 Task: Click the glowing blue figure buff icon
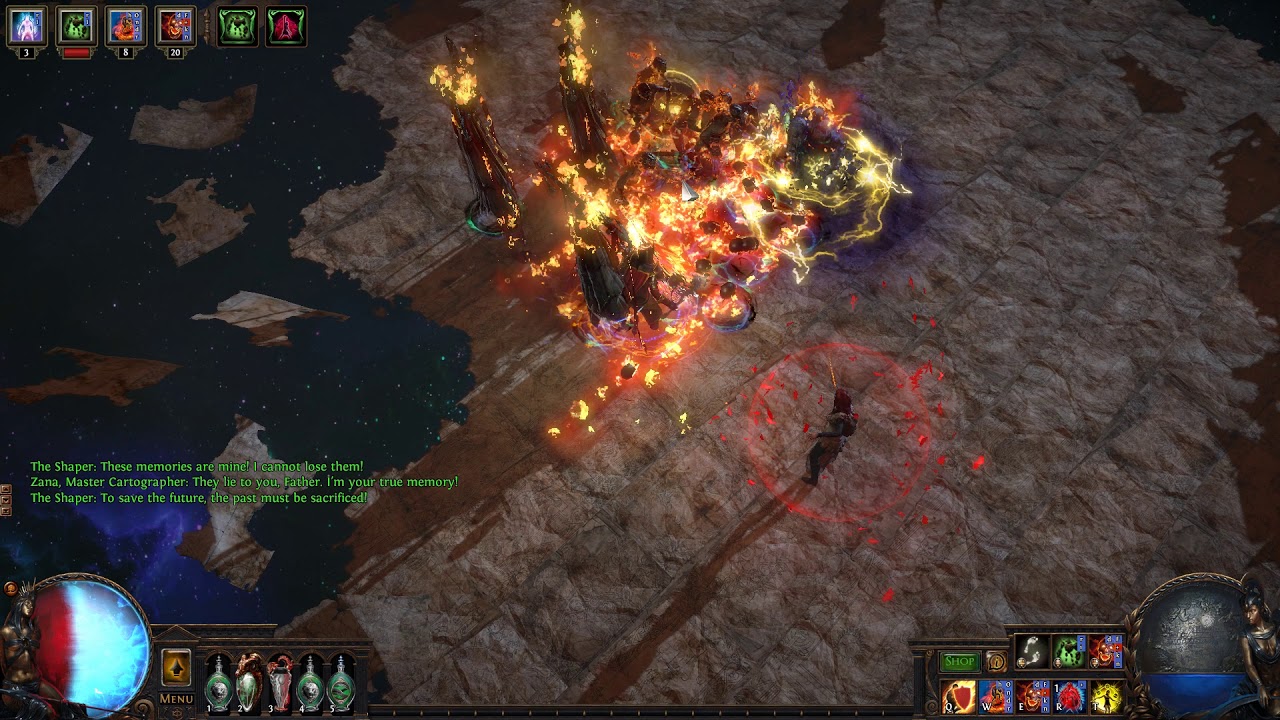[x=27, y=26]
